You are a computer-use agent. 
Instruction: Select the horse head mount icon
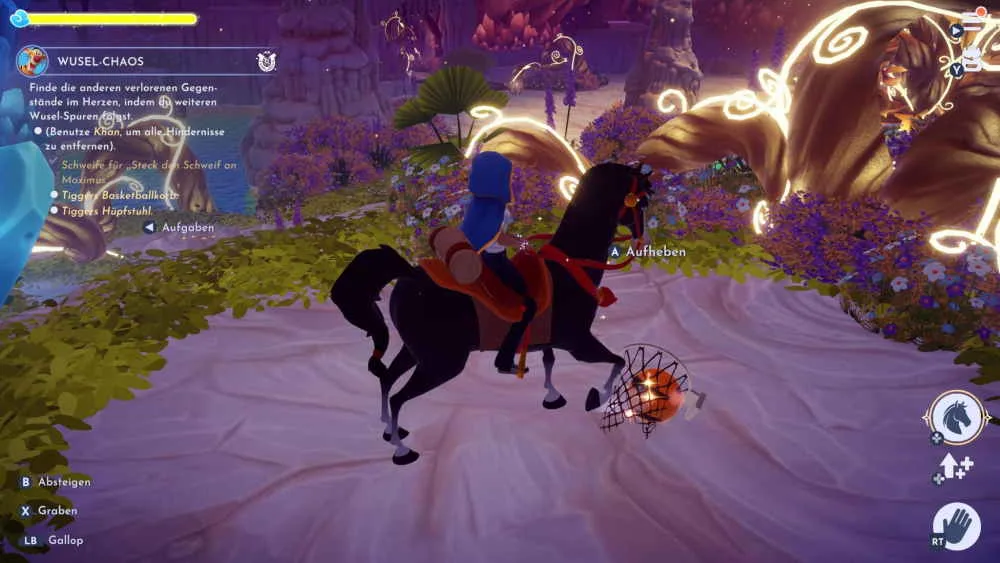pos(955,417)
